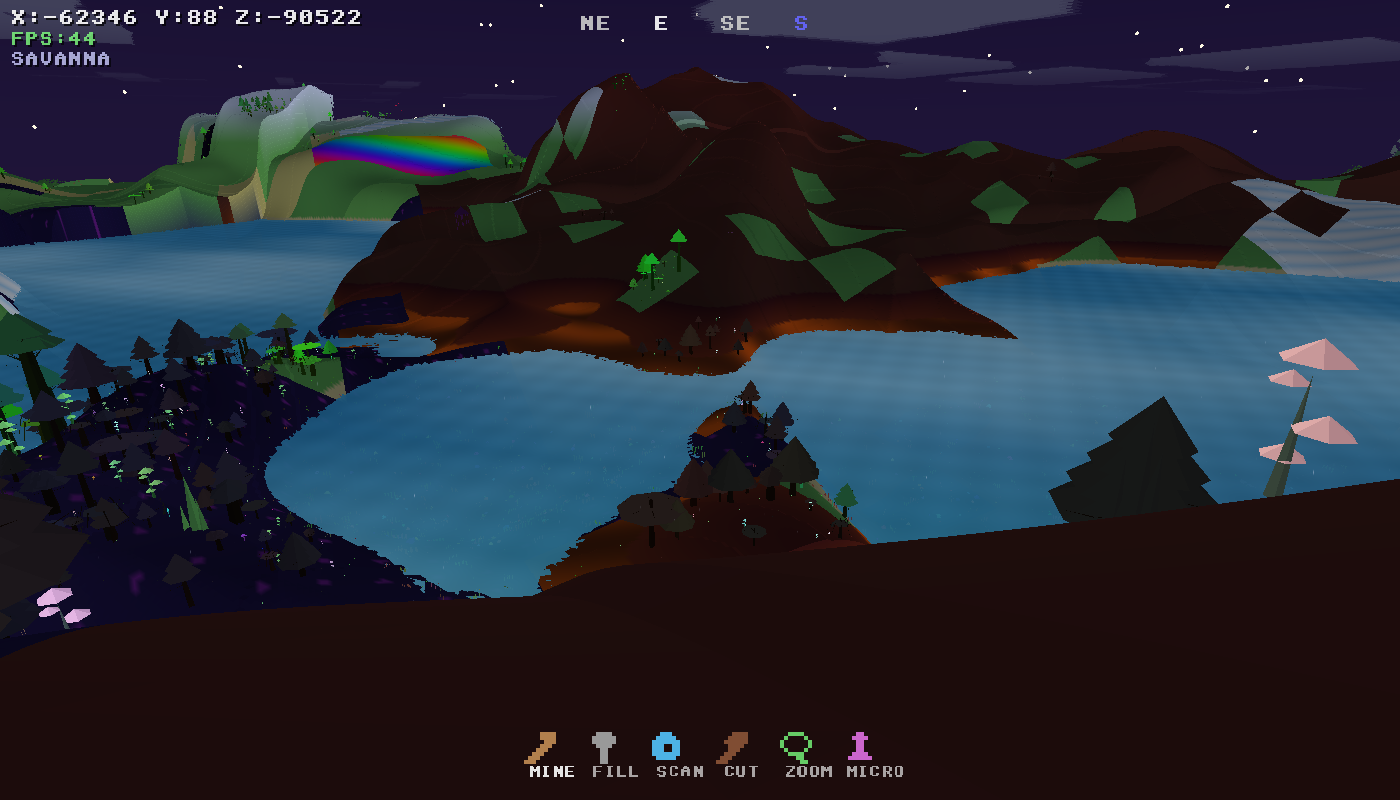Viewport: 1400px width, 800px height.
Task: Click the CUT text button
Action: coord(739,772)
